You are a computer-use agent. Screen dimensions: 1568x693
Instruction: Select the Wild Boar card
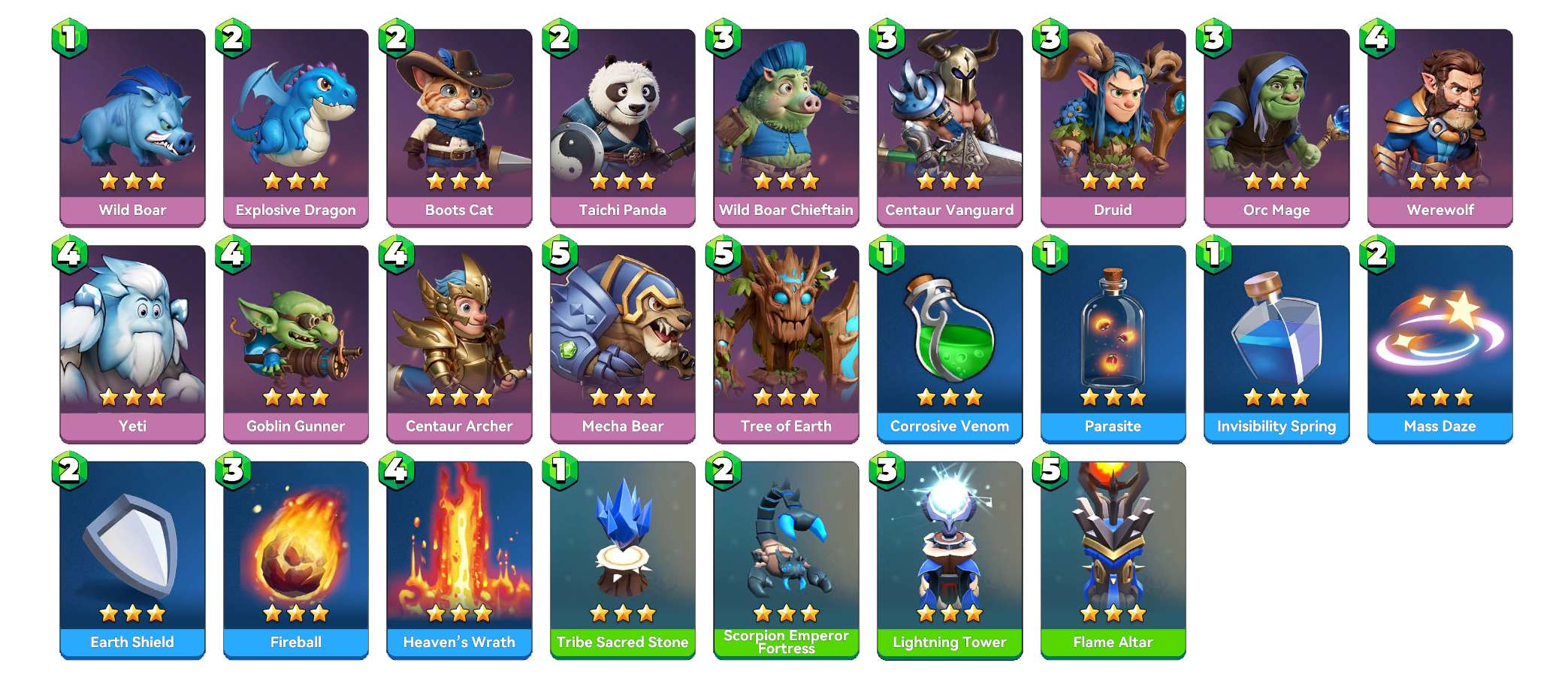132,128
